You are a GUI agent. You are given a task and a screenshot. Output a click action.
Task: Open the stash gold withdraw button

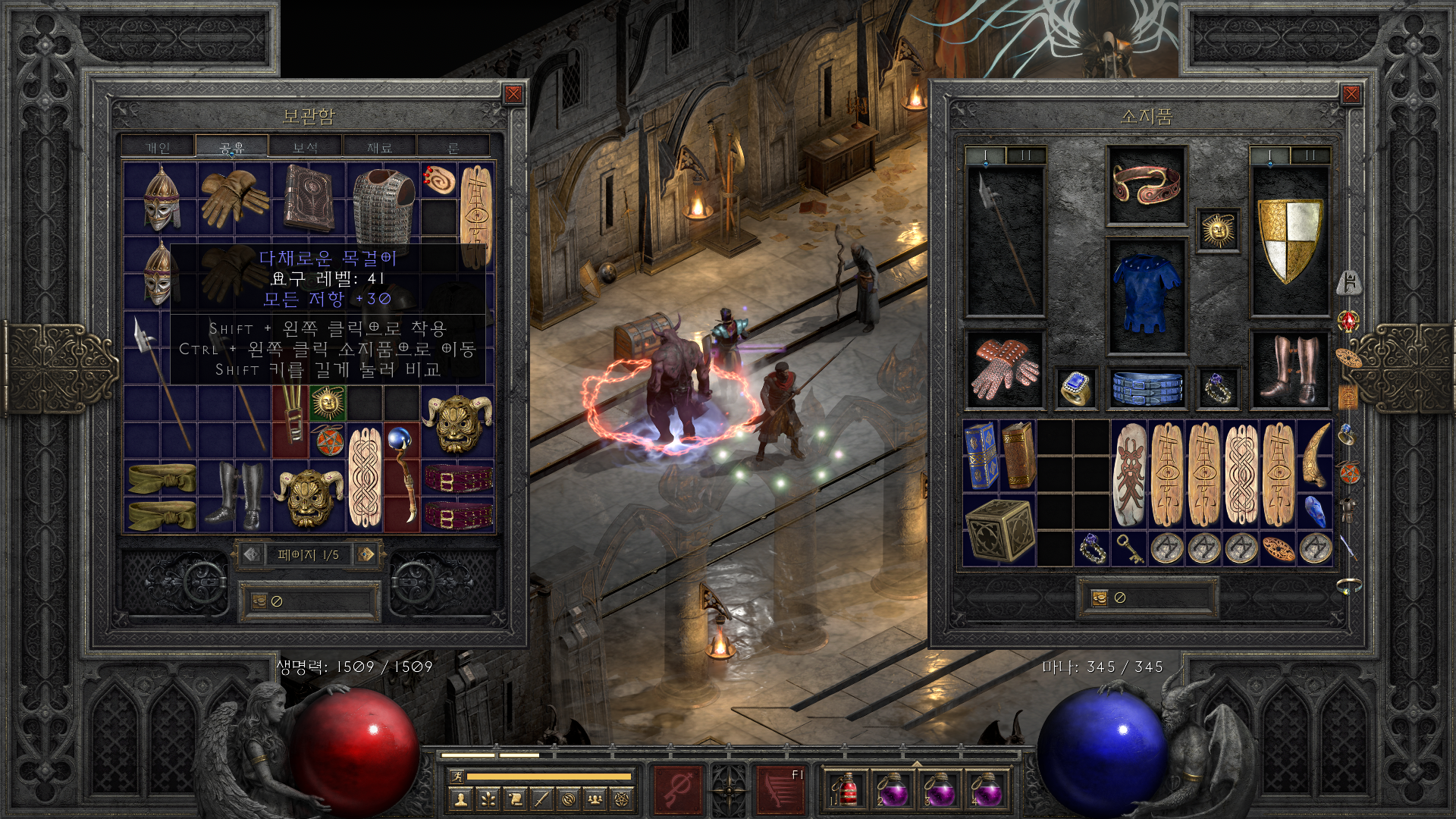(x=260, y=601)
